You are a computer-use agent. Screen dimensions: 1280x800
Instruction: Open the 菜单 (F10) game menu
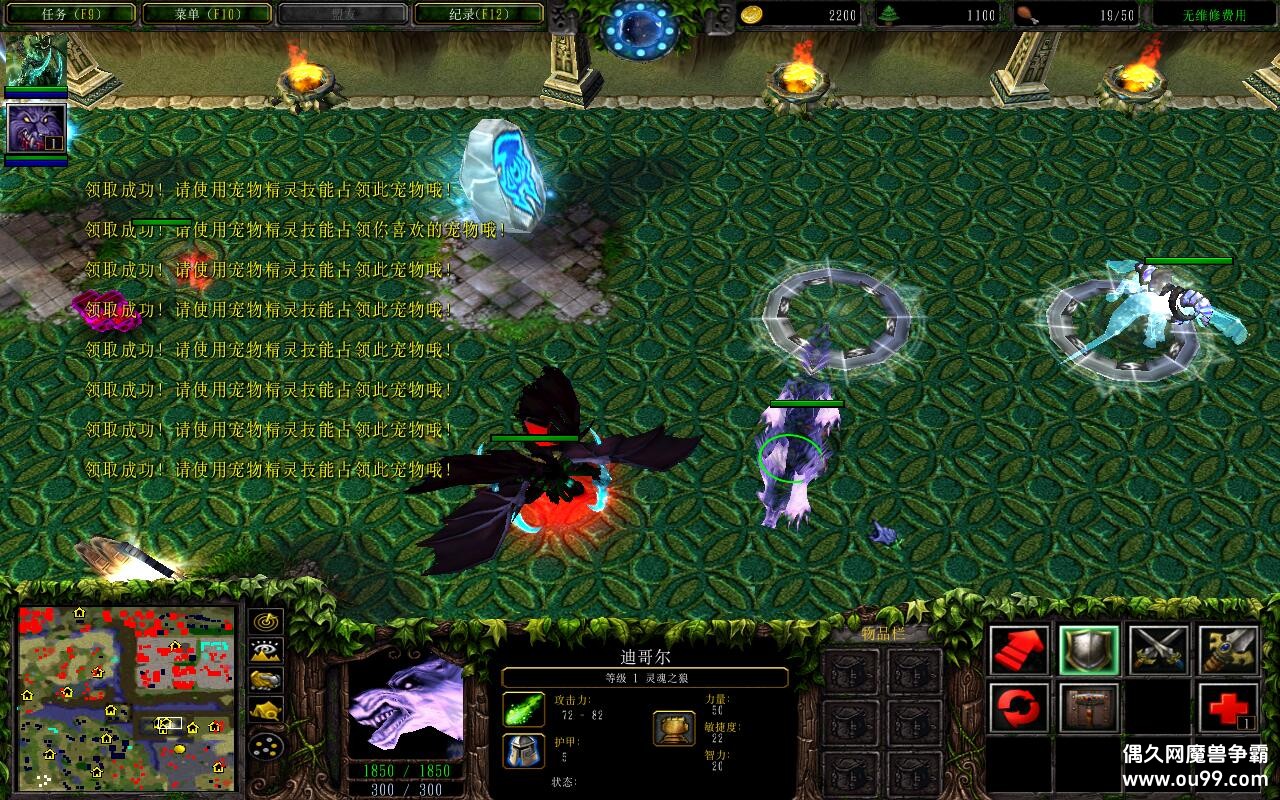206,14
